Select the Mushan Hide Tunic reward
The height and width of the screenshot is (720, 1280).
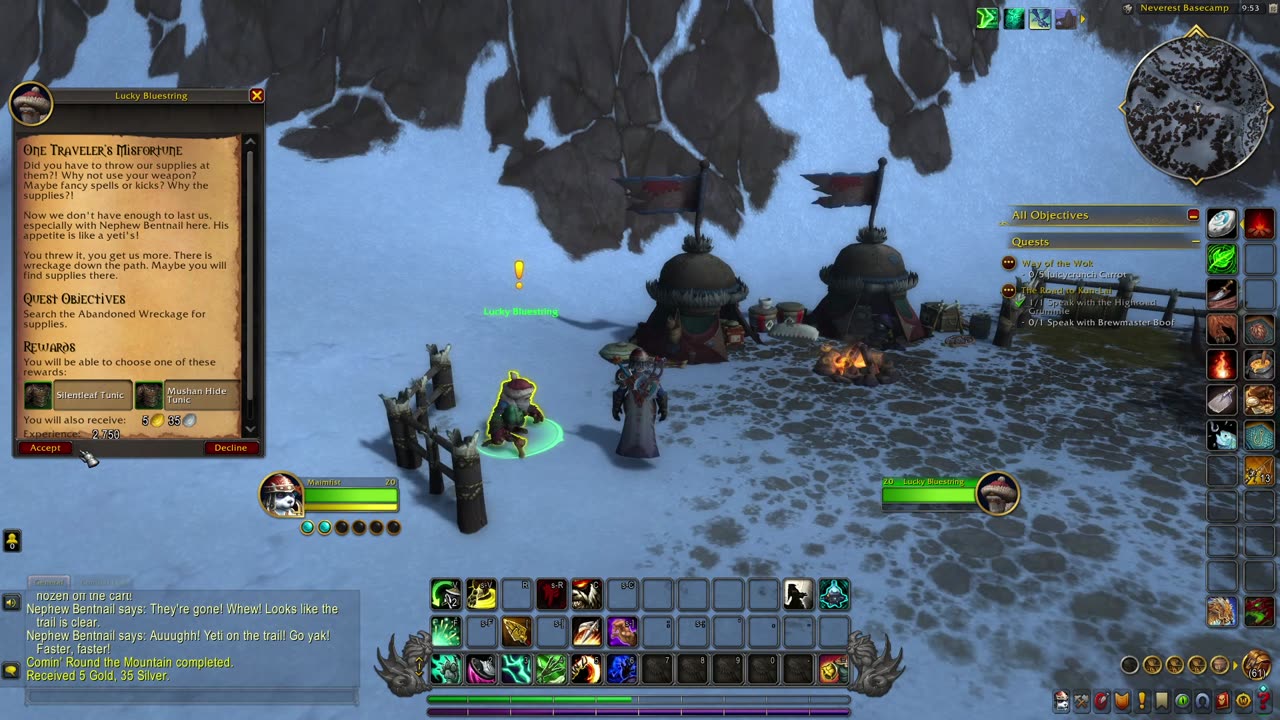point(189,395)
